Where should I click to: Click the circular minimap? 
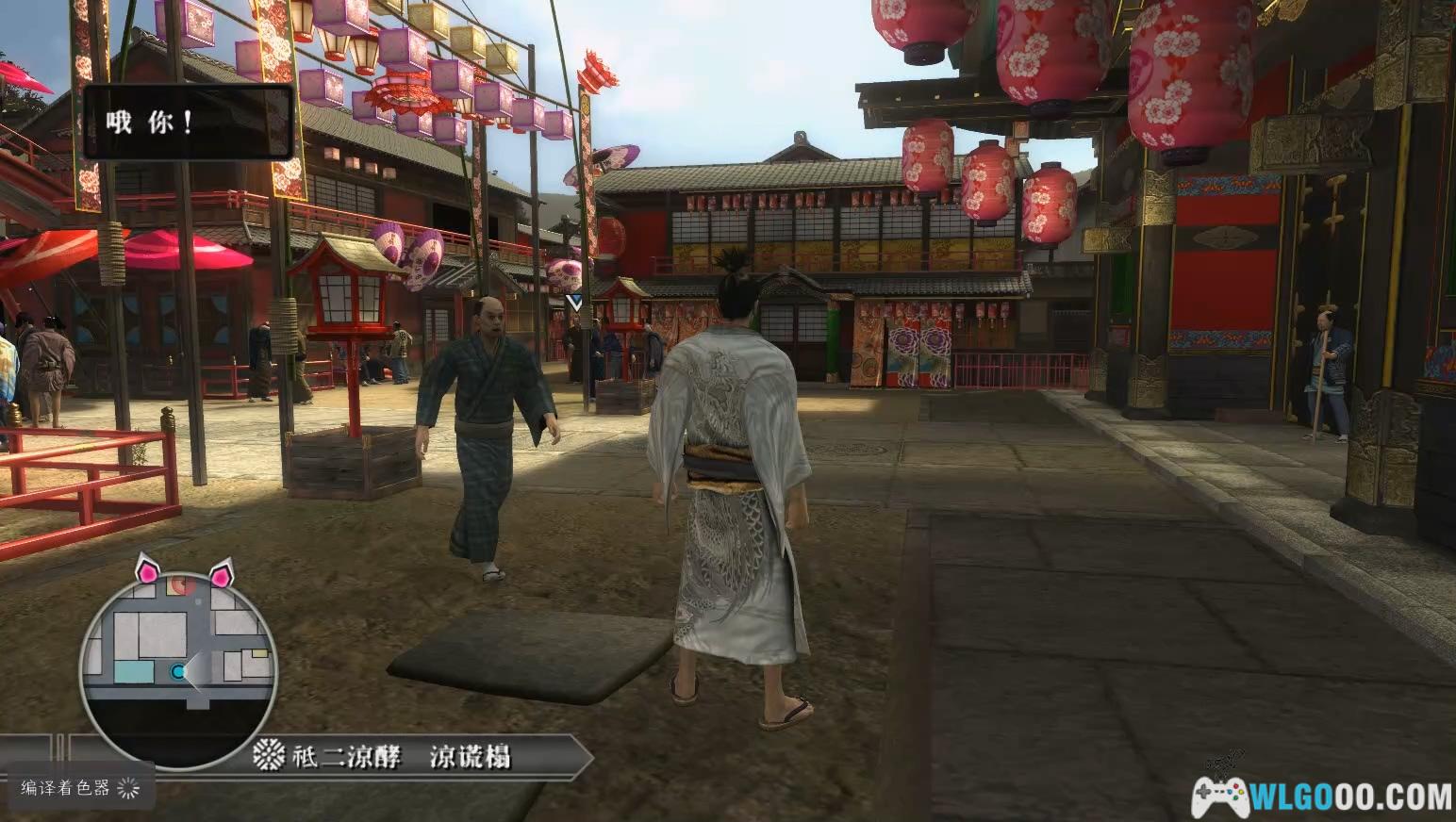(178, 666)
